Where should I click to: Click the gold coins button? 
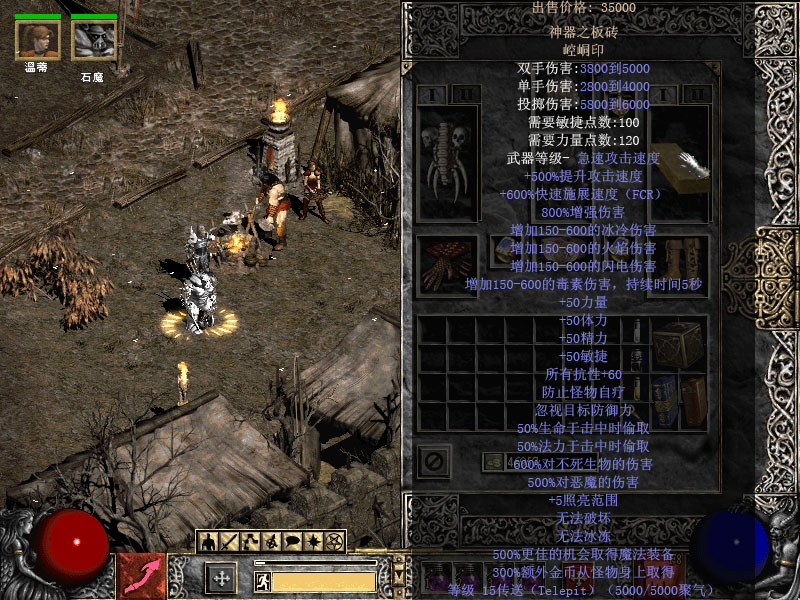494,461
